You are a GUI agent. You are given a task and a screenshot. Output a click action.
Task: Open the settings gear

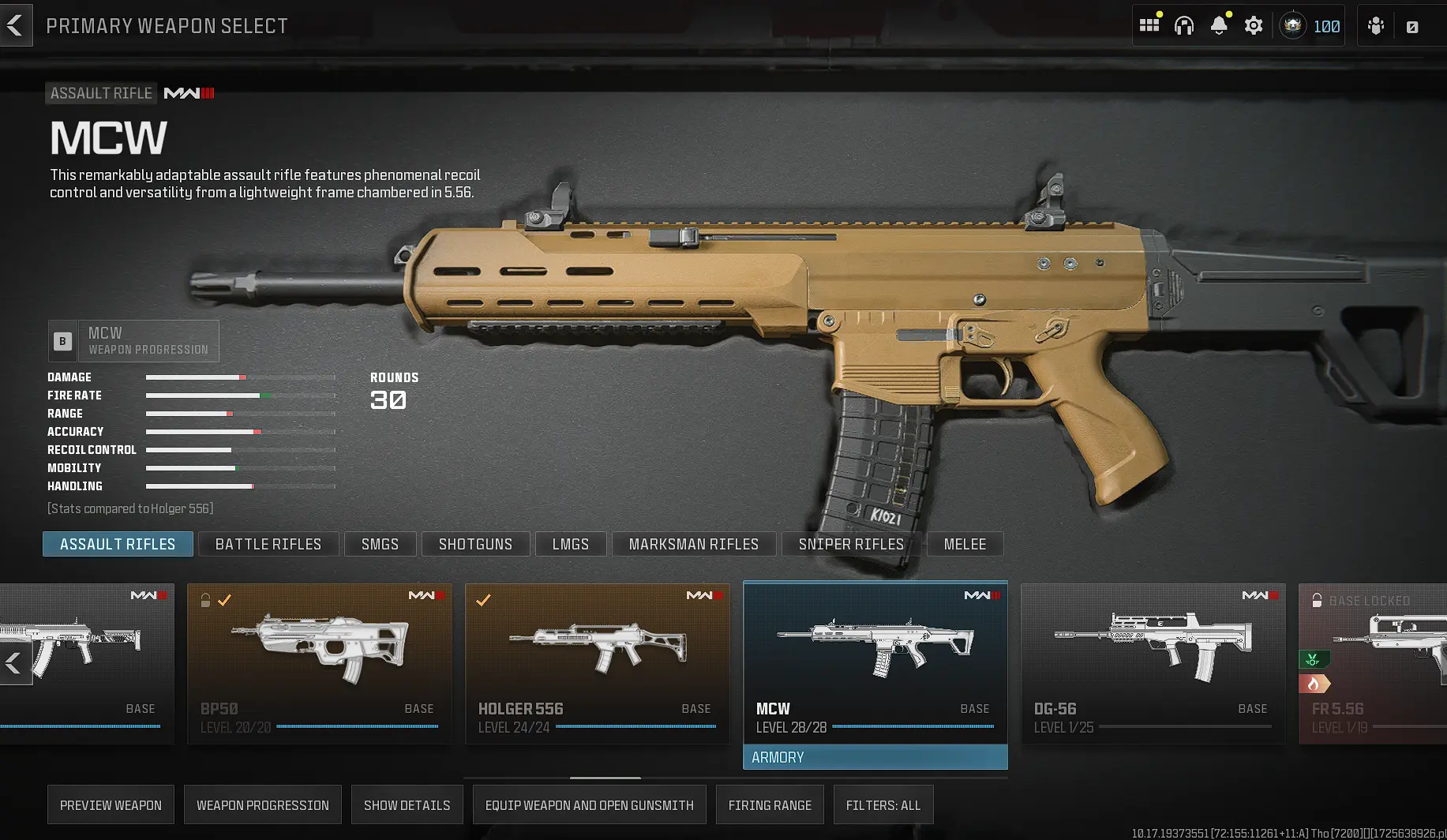point(1254,24)
